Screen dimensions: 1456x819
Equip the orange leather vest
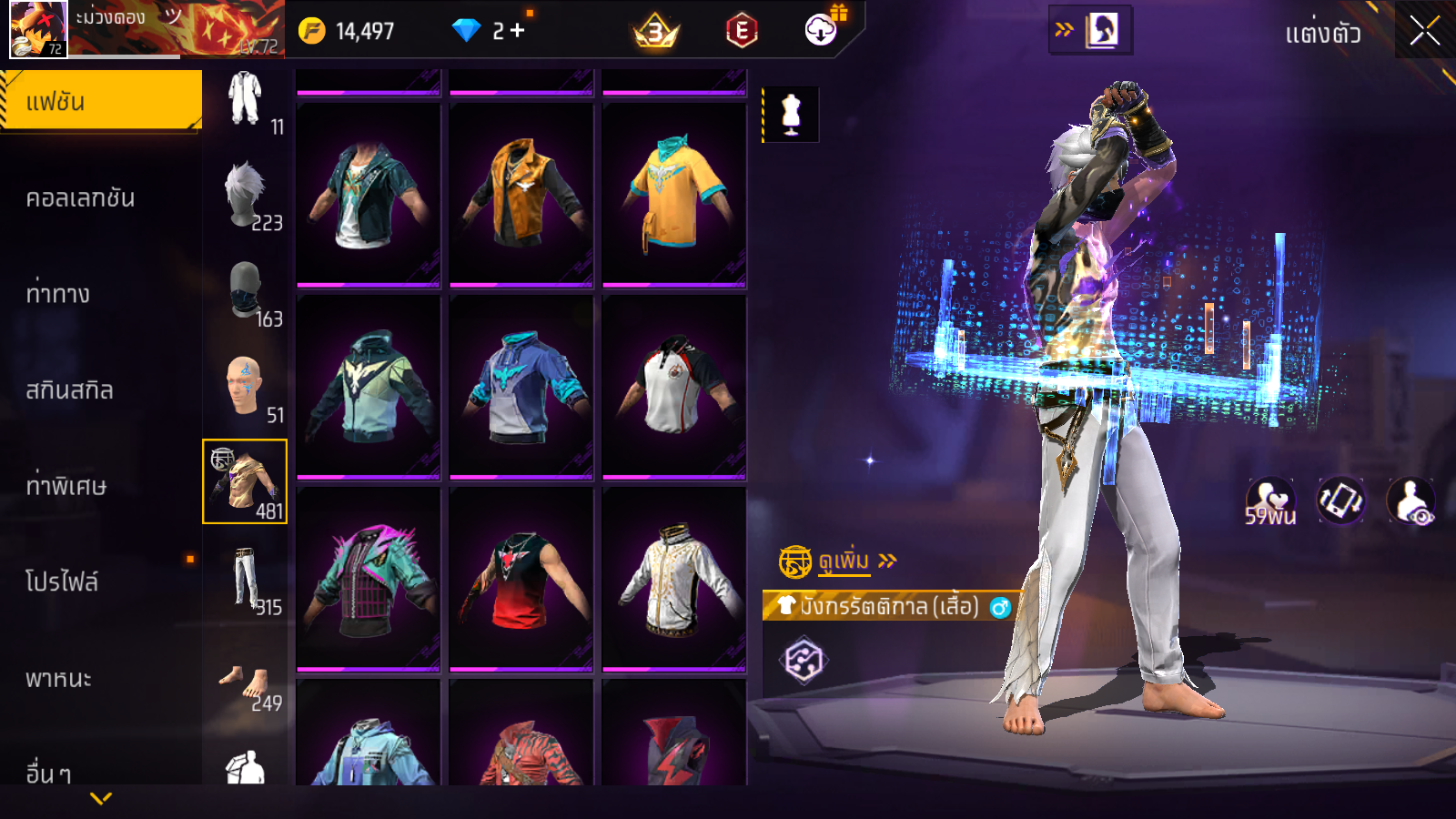(x=521, y=193)
